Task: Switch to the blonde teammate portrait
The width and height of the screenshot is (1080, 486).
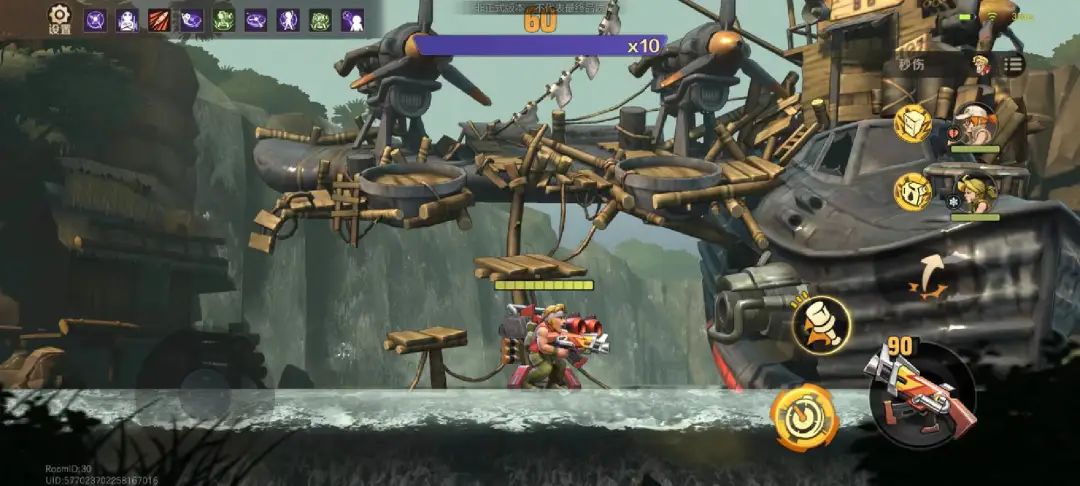Action: 974,192
